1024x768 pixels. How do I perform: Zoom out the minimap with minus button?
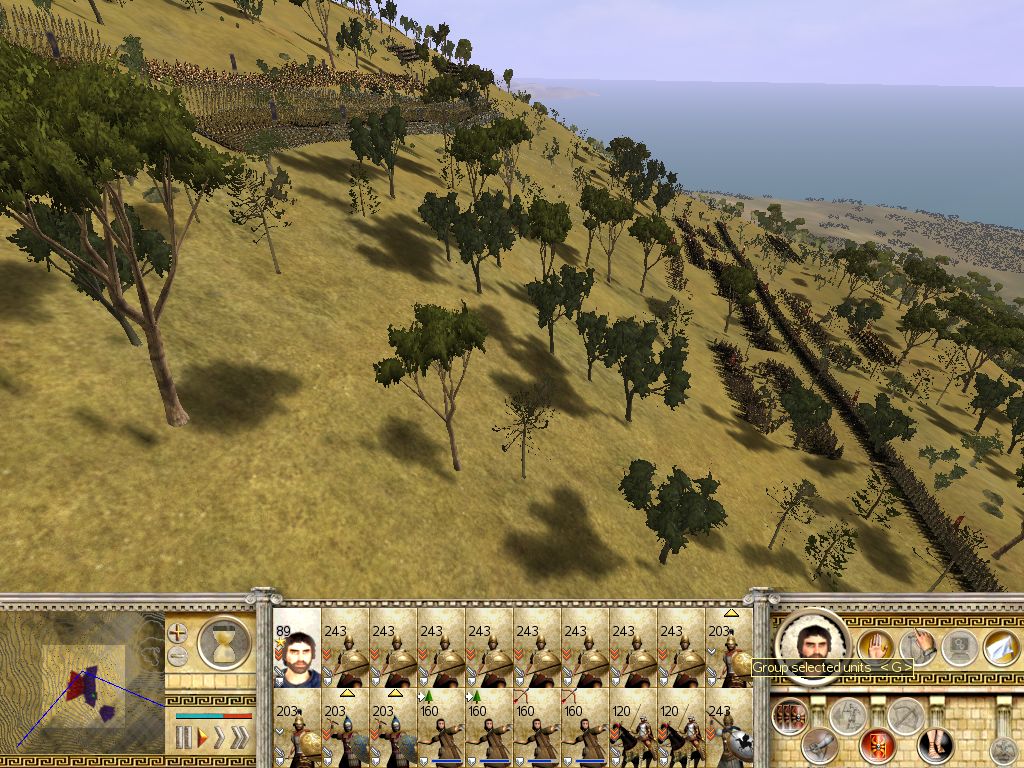coord(177,656)
